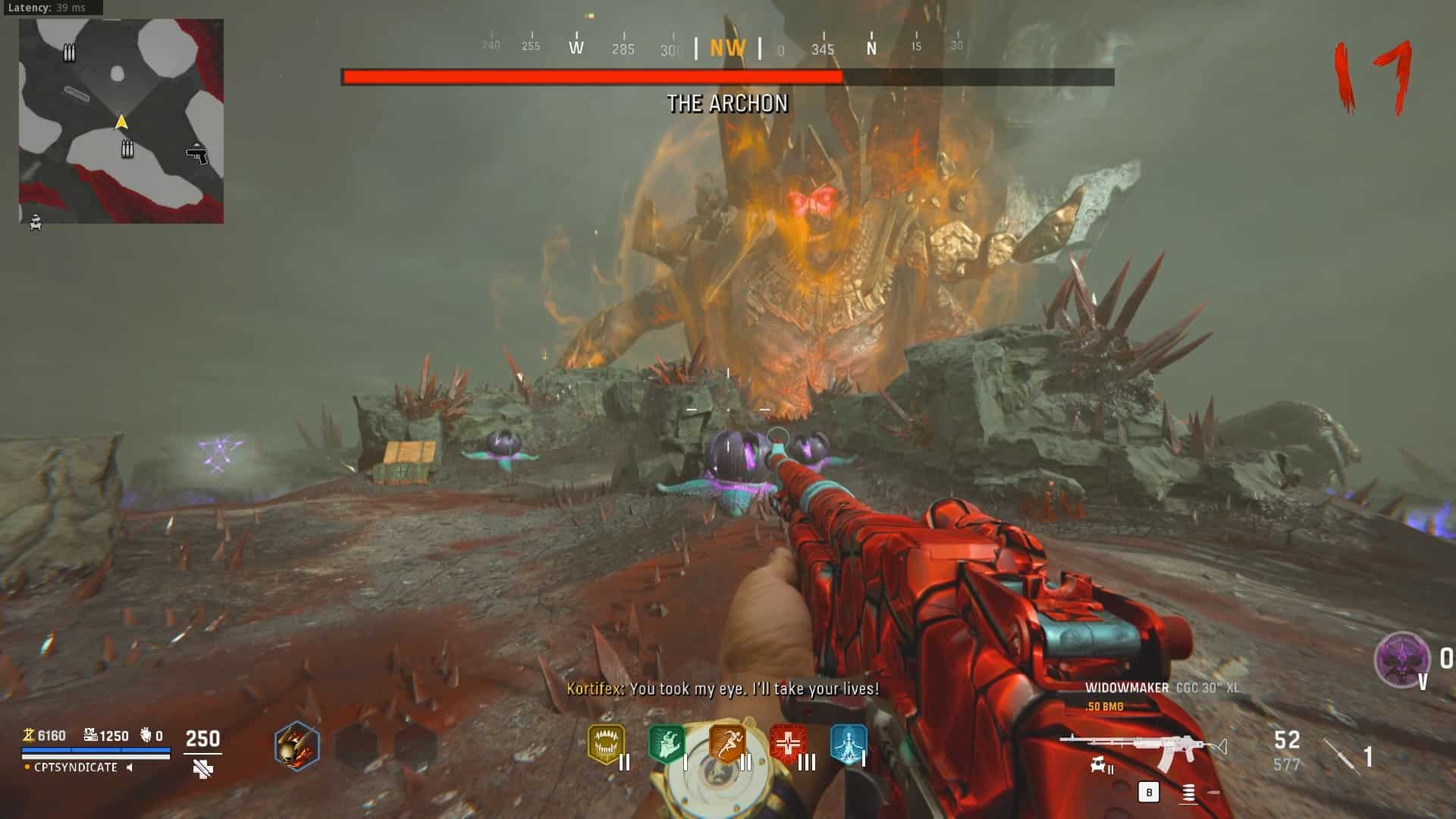Activate the purple skull artifact ability
Viewport: 1456px width, 819px height.
1401,660
